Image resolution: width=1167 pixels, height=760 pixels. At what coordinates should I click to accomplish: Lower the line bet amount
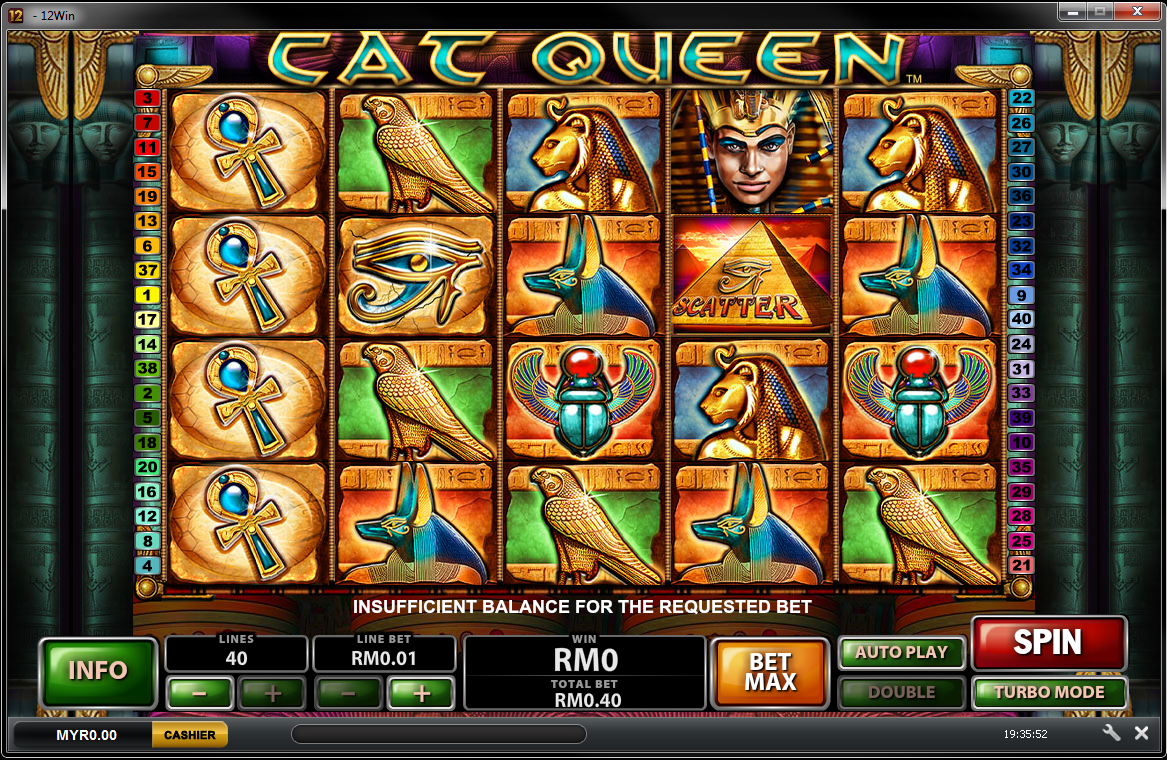coord(348,692)
